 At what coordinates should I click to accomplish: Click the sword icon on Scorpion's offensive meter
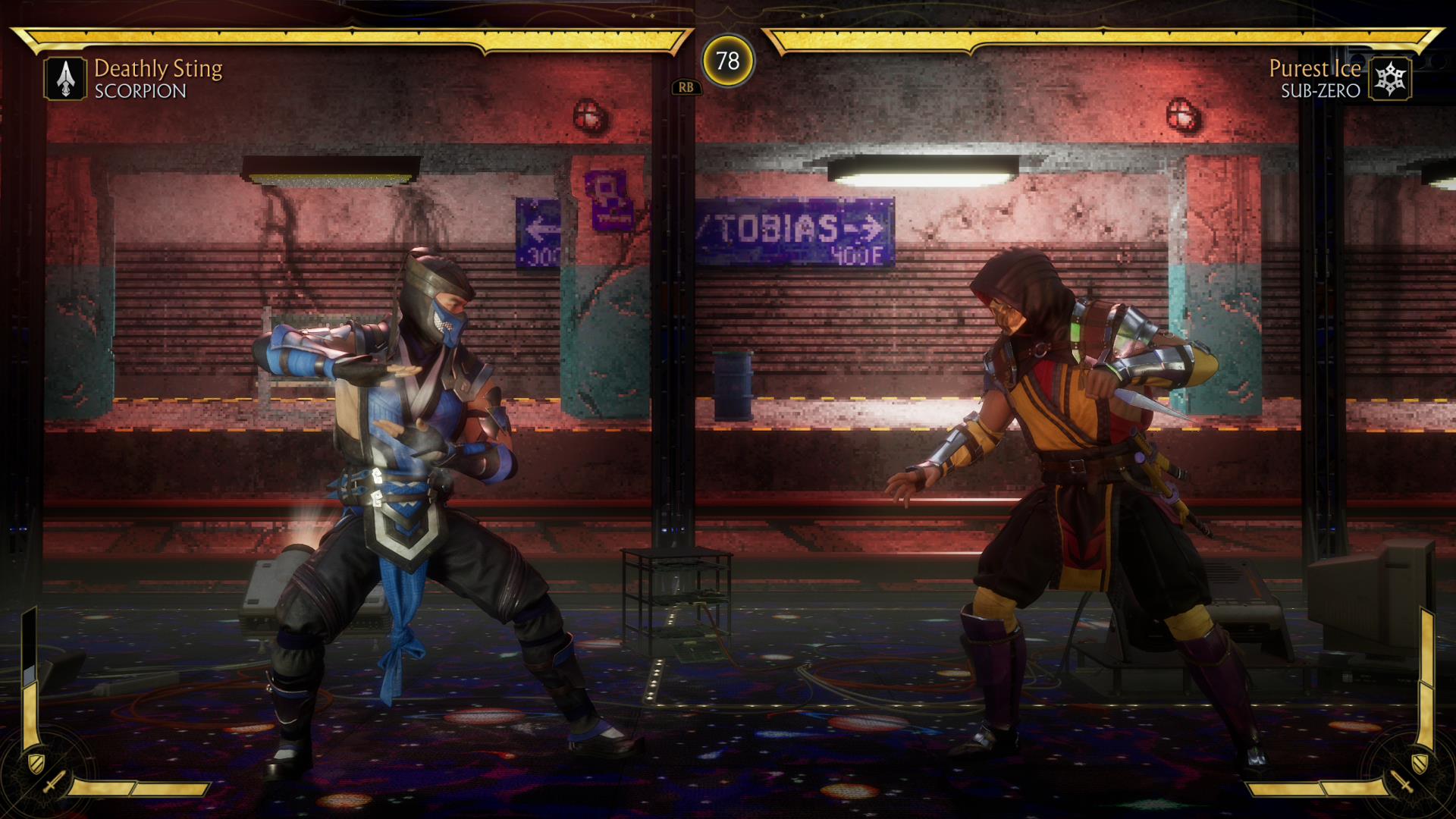(x=55, y=781)
